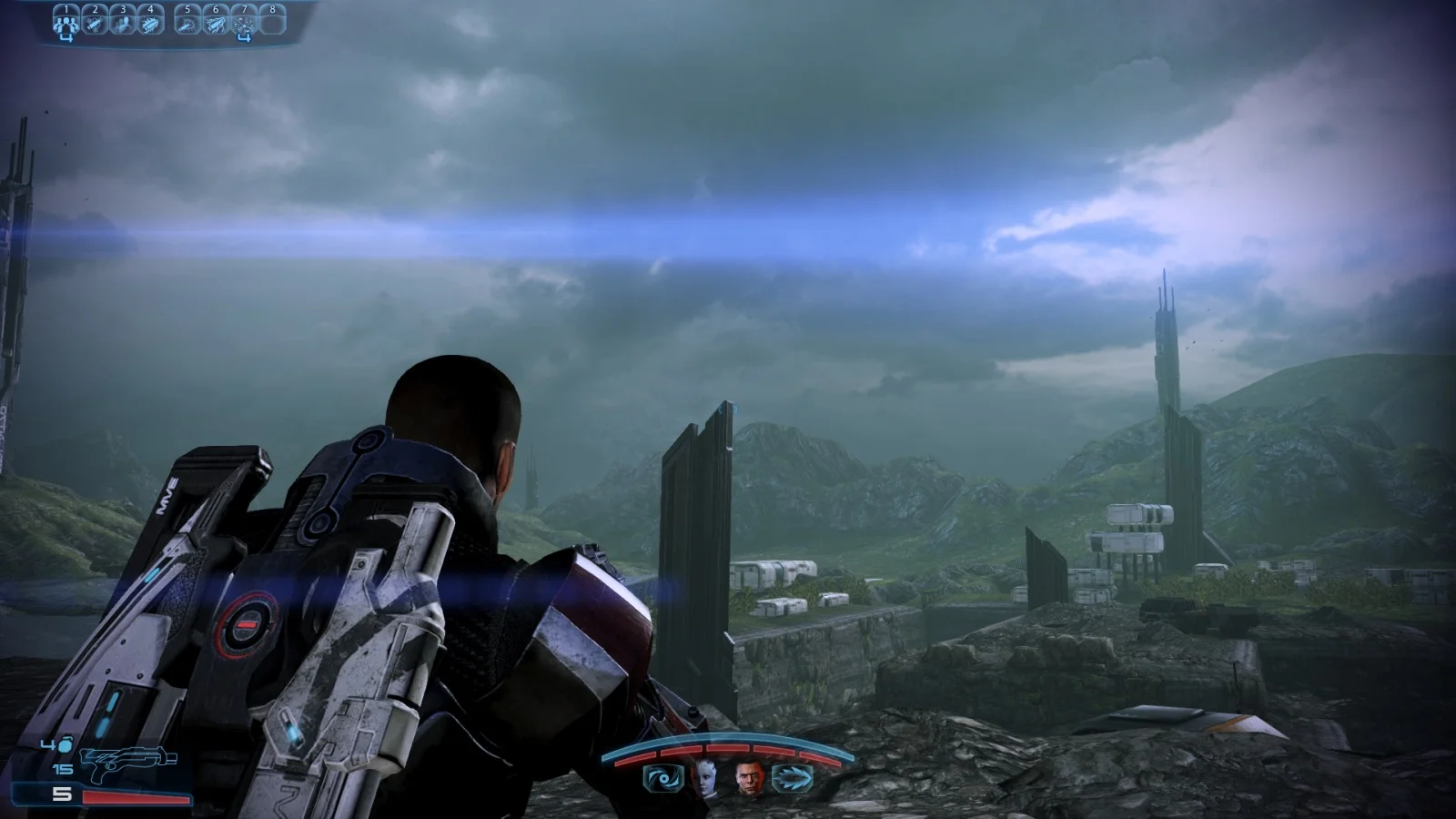Click the grenade icon
1456x819 pixels.
pos(66,745)
